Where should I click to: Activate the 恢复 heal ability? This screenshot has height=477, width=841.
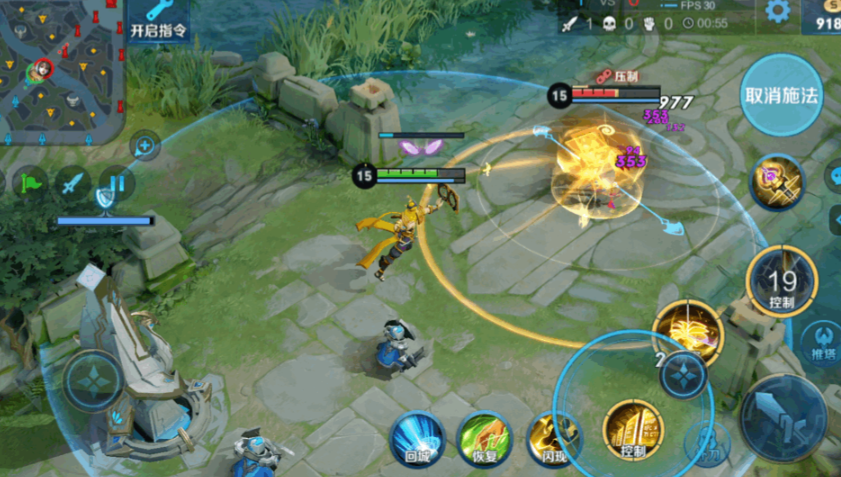(x=484, y=438)
